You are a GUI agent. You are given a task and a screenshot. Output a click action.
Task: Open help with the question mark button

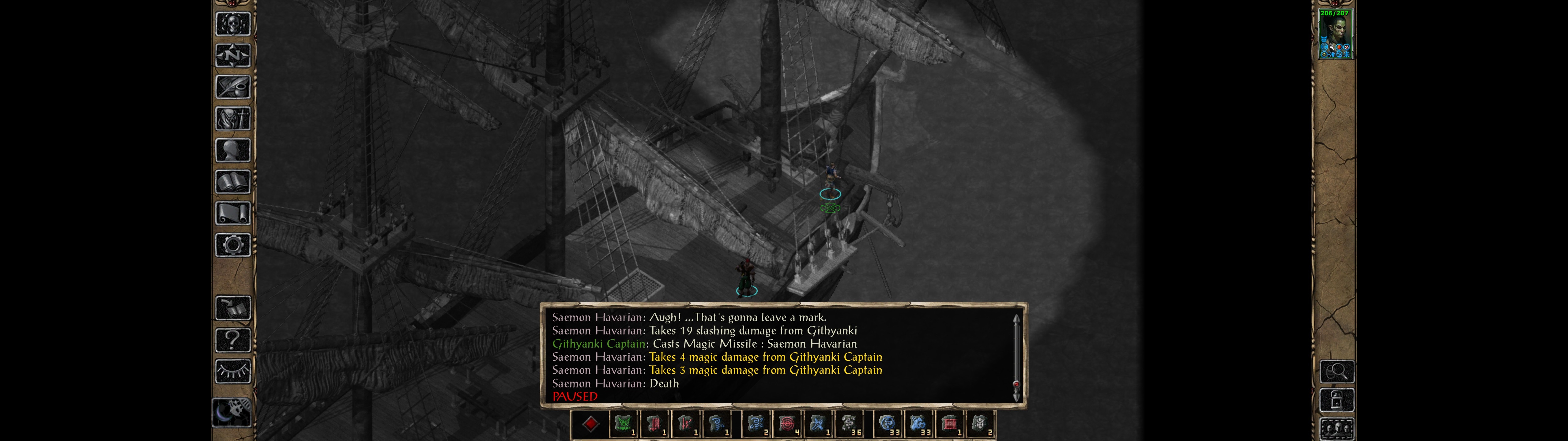click(x=232, y=339)
